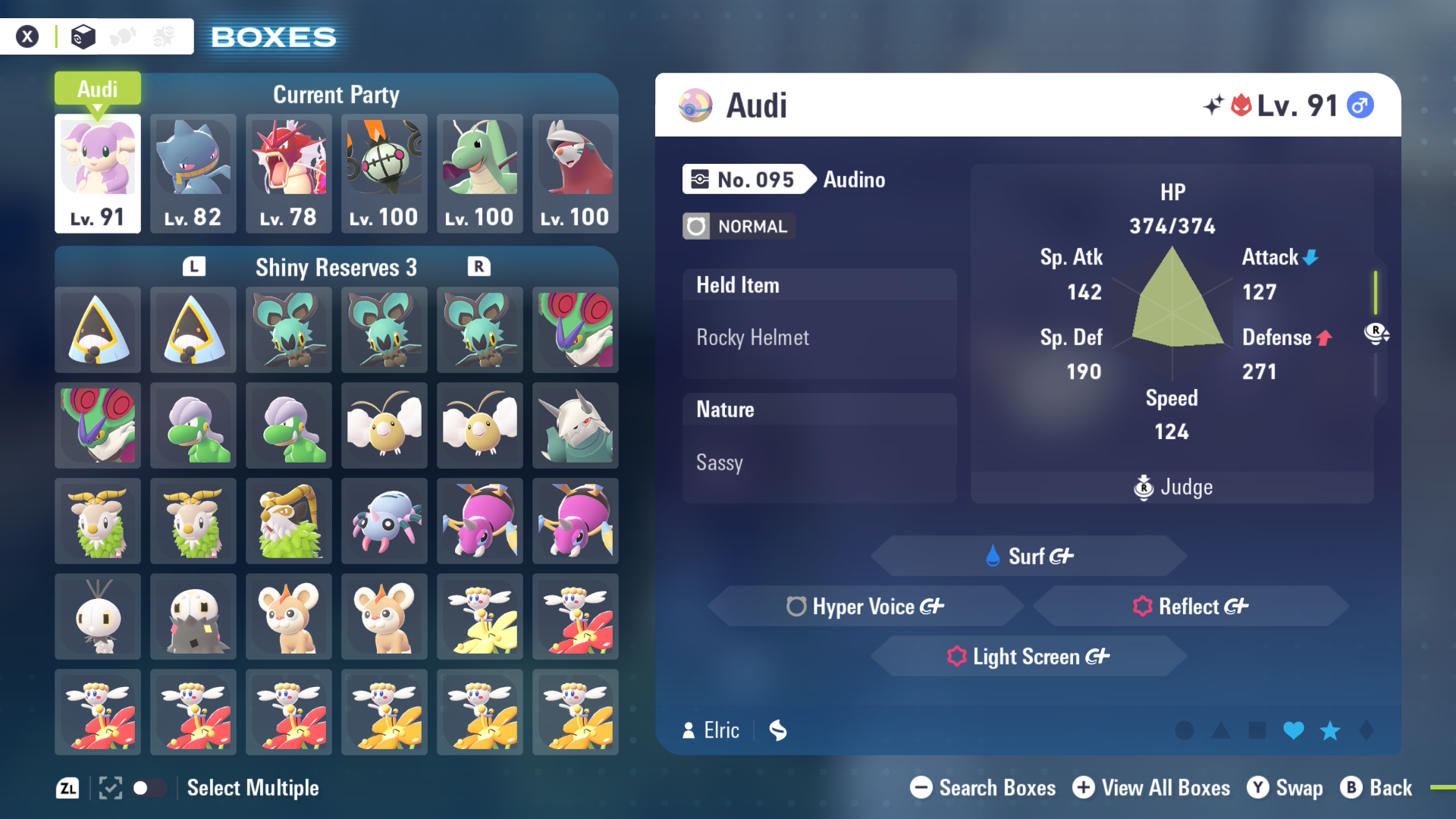This screenshot has height=819, width=1456.
Task: Select Audi the Audino party slot
Action: point(98,173)
